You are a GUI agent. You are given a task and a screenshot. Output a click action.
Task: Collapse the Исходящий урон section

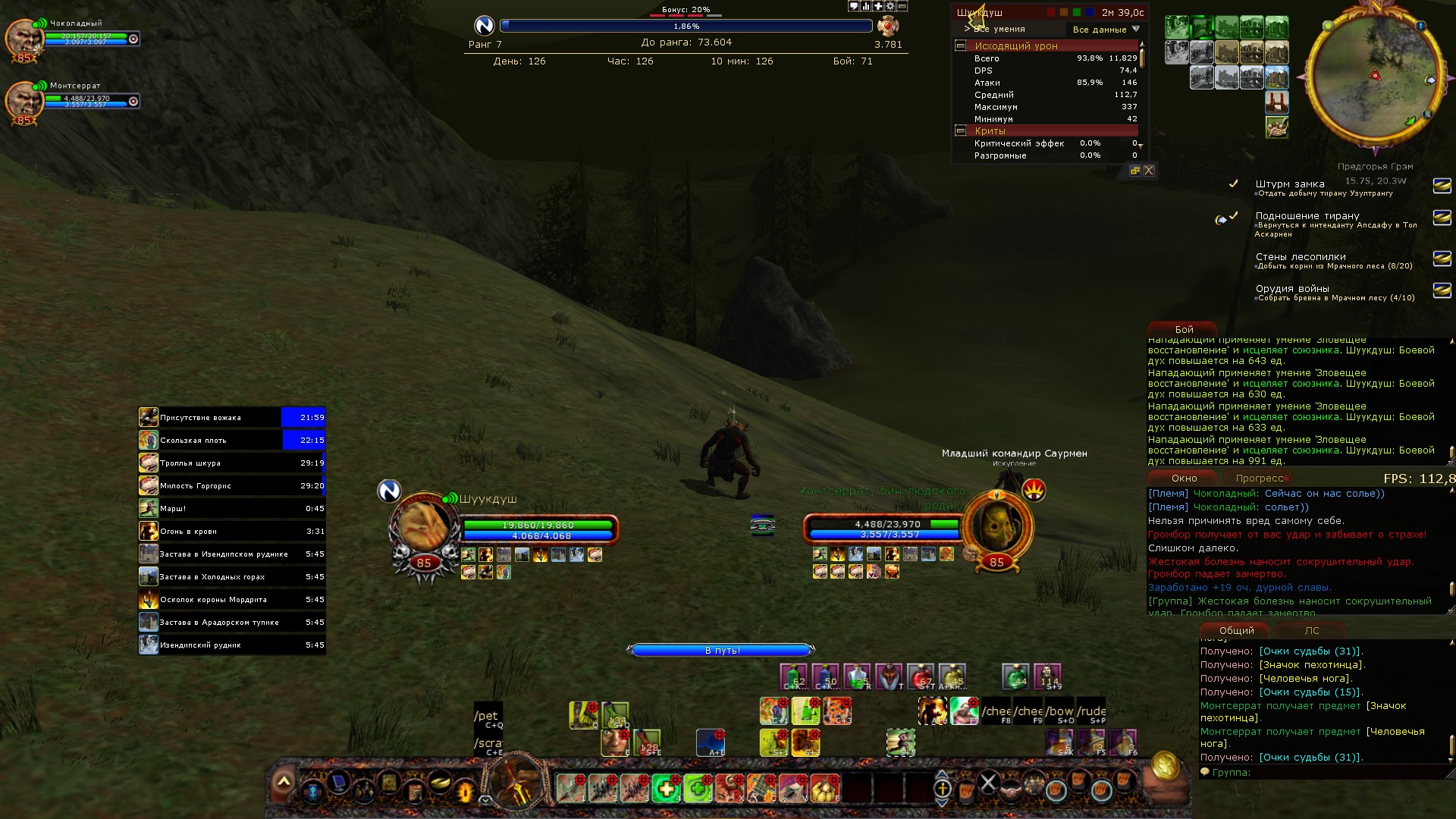click(960, 45)
